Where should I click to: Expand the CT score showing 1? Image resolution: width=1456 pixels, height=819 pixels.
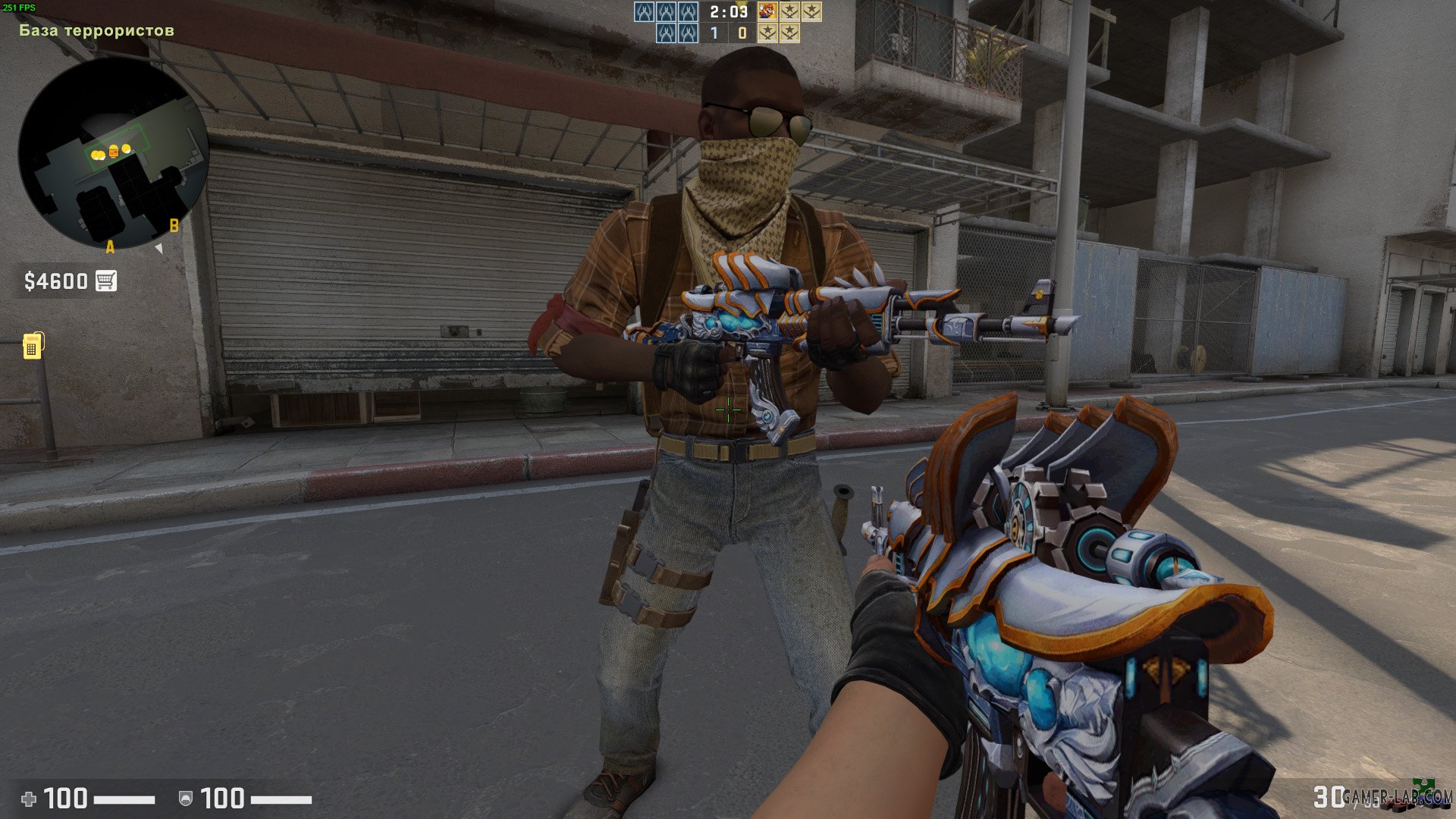[713, 32]
